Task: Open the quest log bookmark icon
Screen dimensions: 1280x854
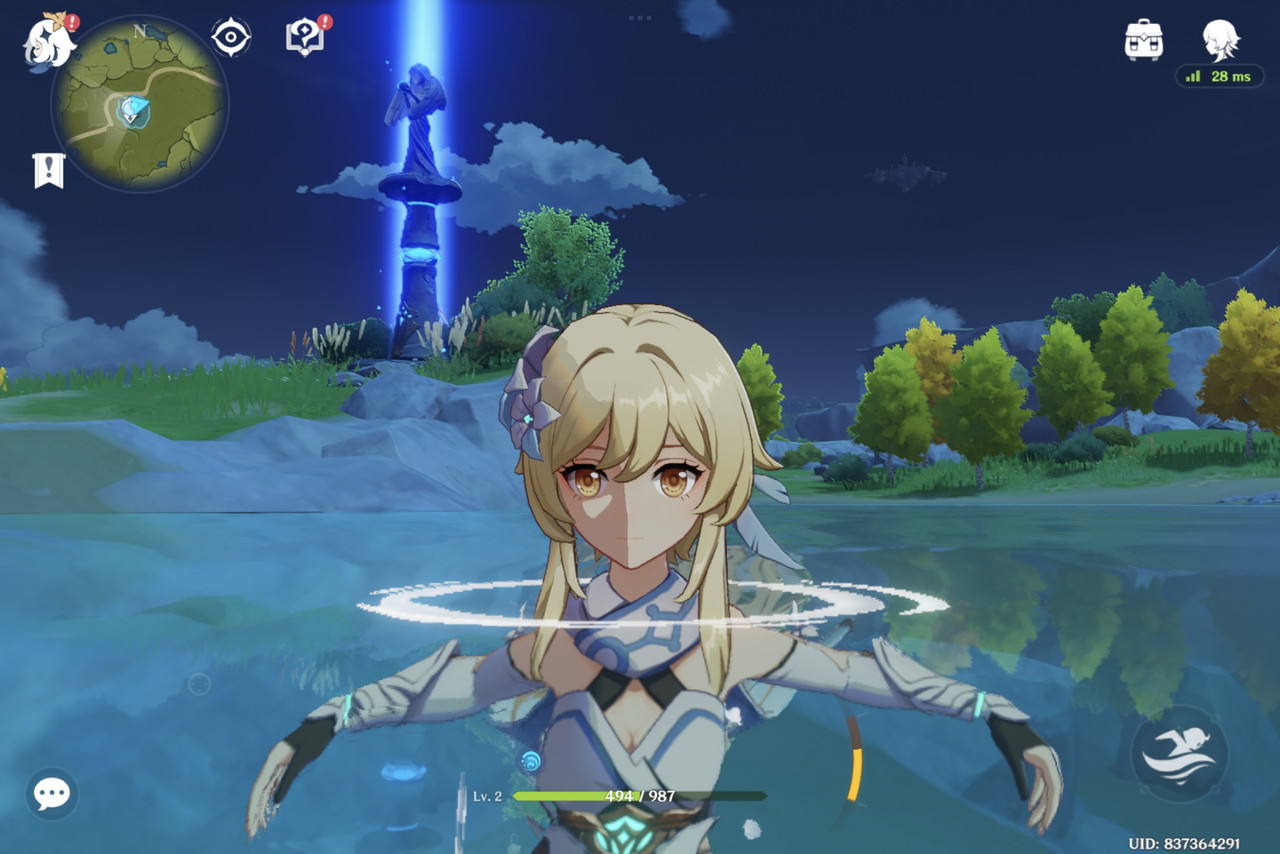Action: tap(48, 171)
